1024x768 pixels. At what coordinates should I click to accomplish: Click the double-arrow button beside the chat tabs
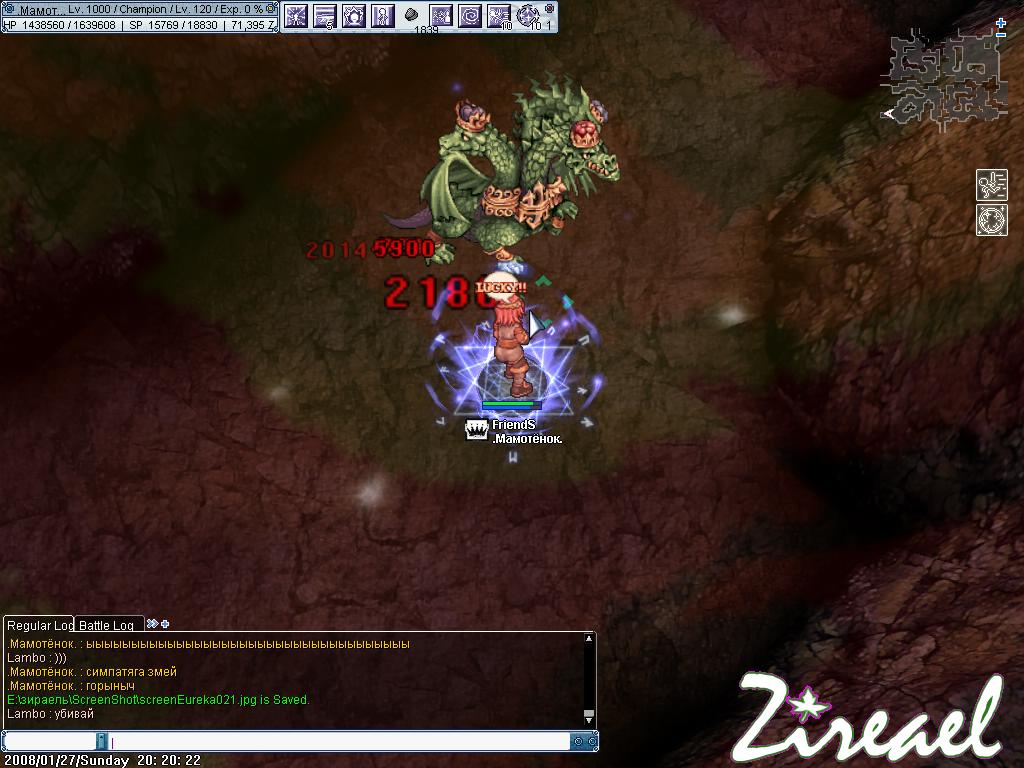tap(152, 624)
